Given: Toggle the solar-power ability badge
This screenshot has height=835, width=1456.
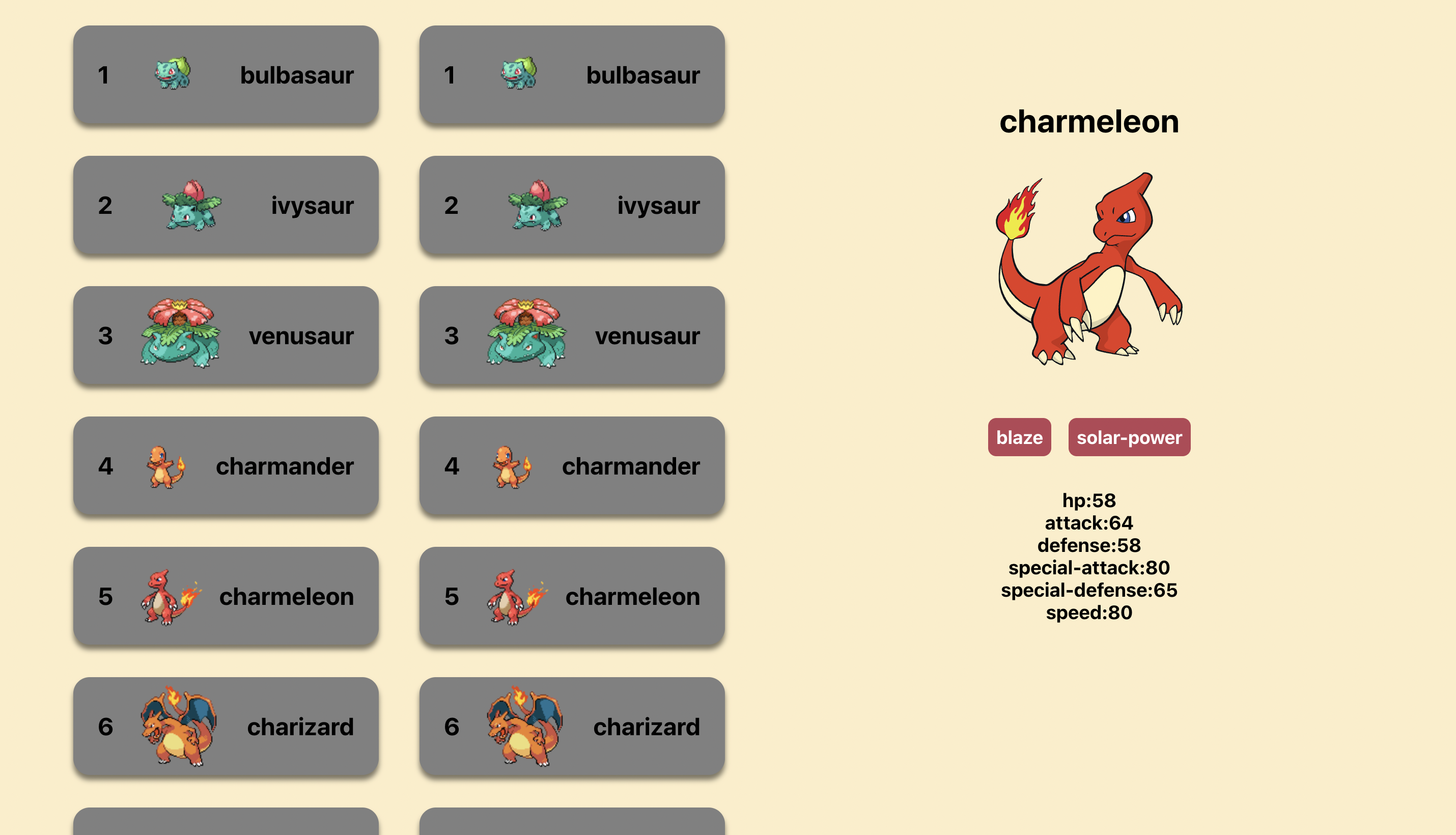Looking at the screenshot, I should click(1129, 437).
